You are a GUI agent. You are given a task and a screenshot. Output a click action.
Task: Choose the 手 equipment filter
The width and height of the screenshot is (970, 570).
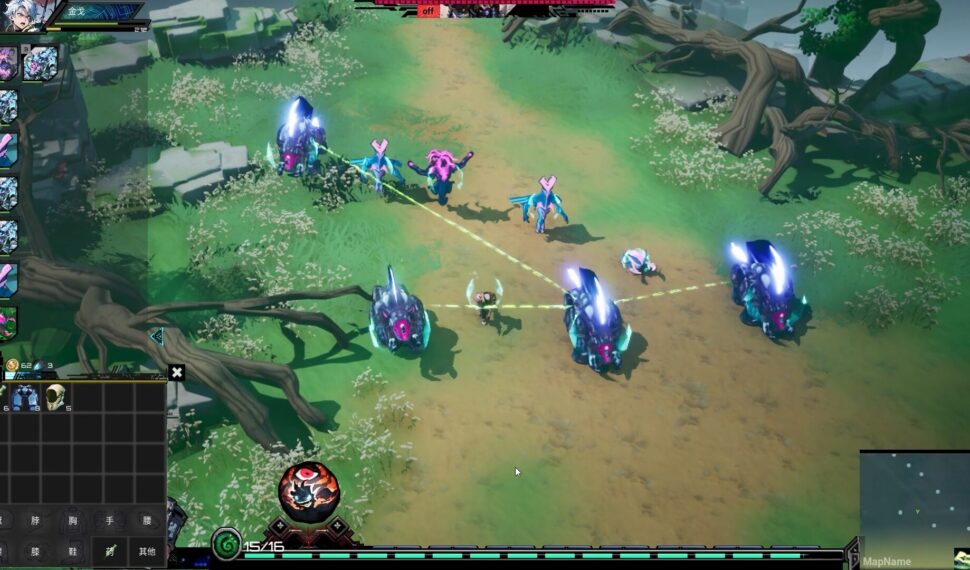point(109,520)
